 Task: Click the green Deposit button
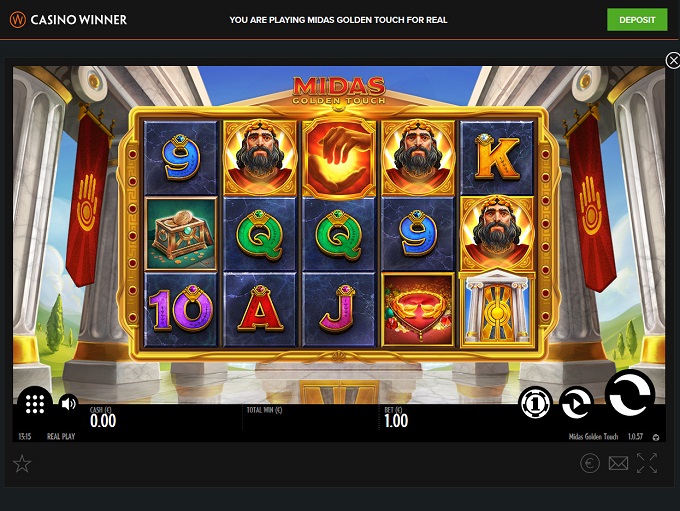point(637,20)
